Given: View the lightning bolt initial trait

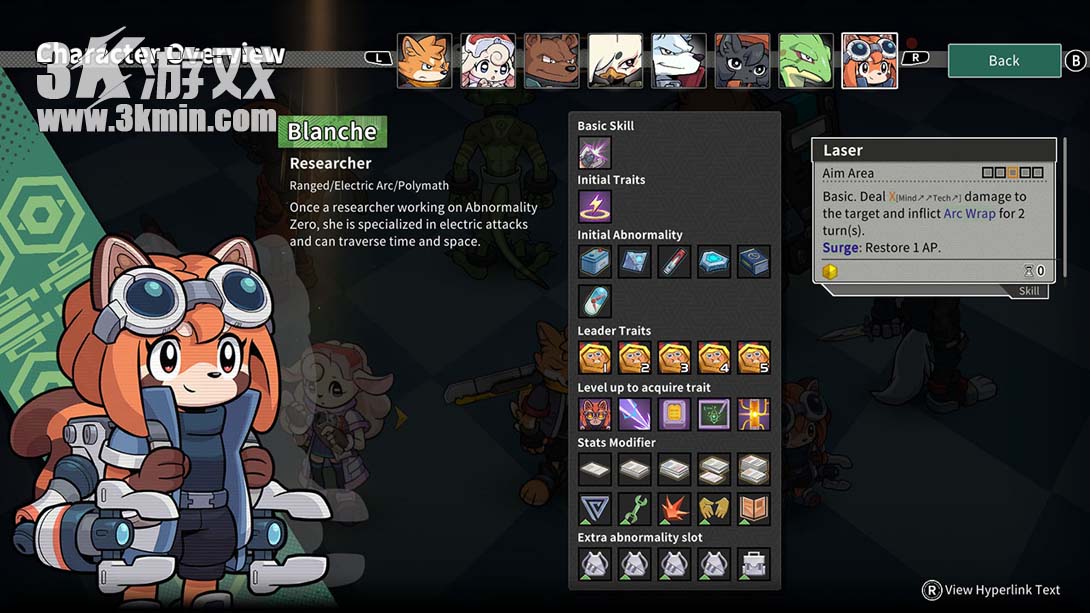Looking at the screenshot, I should (594, 207).
